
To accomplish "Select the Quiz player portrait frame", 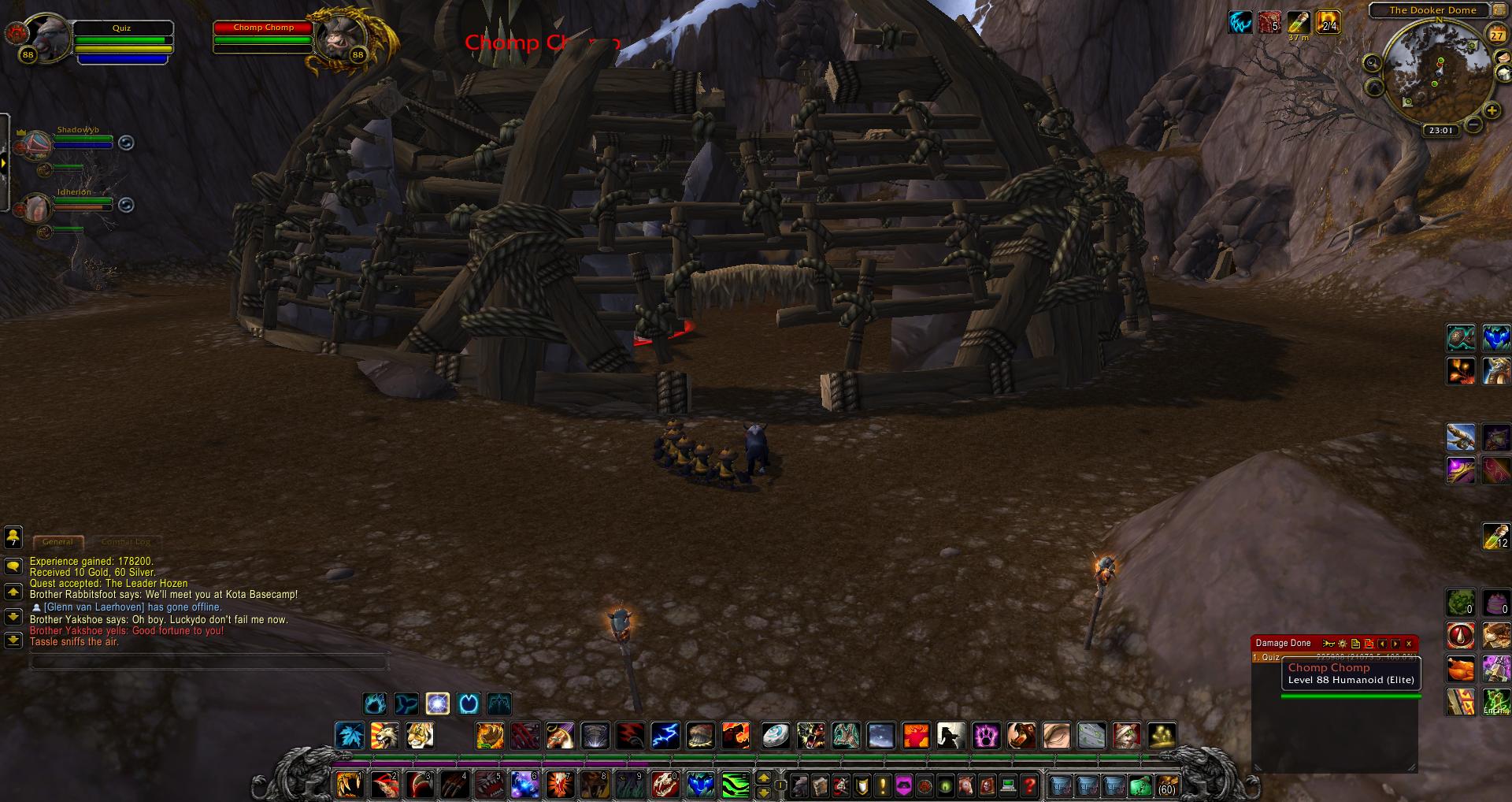I will click(x=50, y=37).
